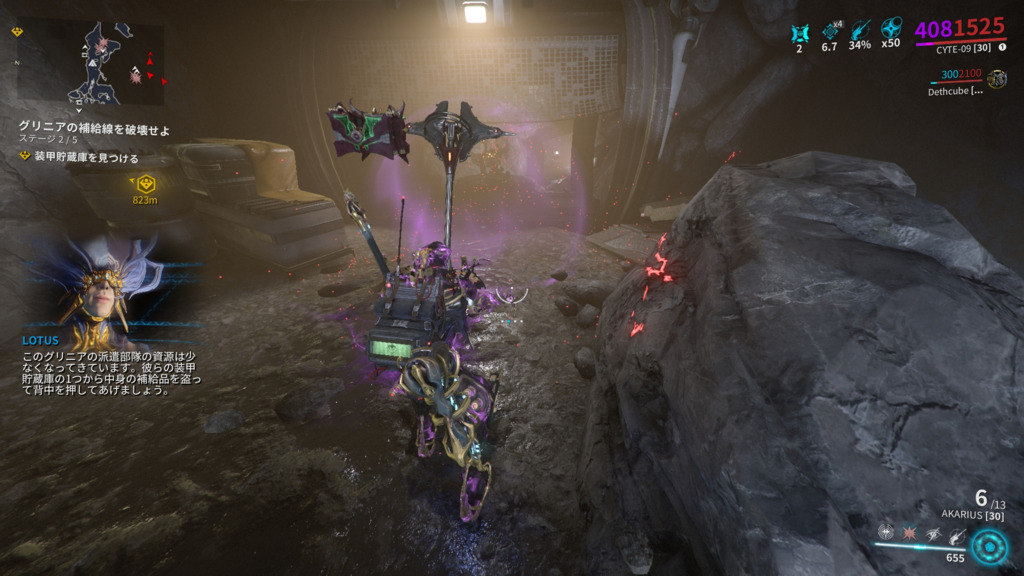Select the 34% rifle buff icon
Viewport: 1024px width, 576px height.
coord(860,31)
